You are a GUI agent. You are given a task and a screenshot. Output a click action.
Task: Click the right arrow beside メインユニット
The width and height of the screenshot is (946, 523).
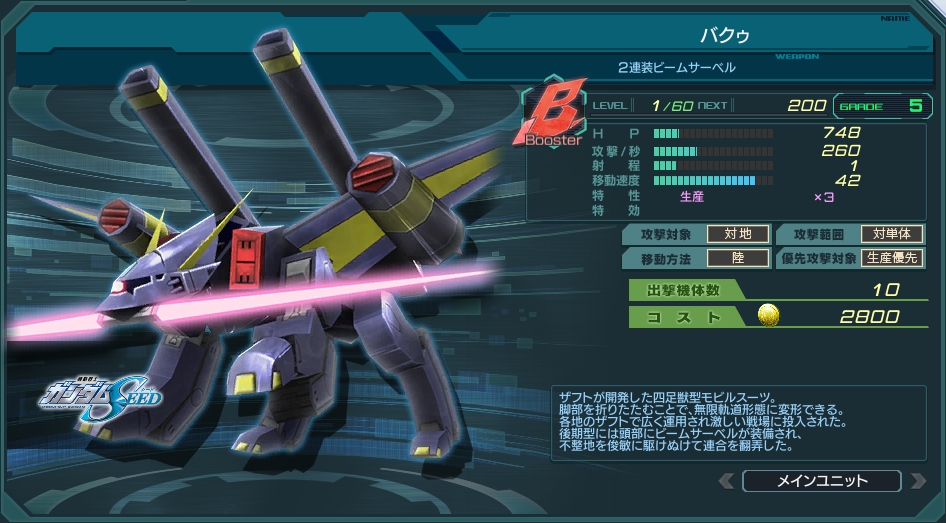917,481
